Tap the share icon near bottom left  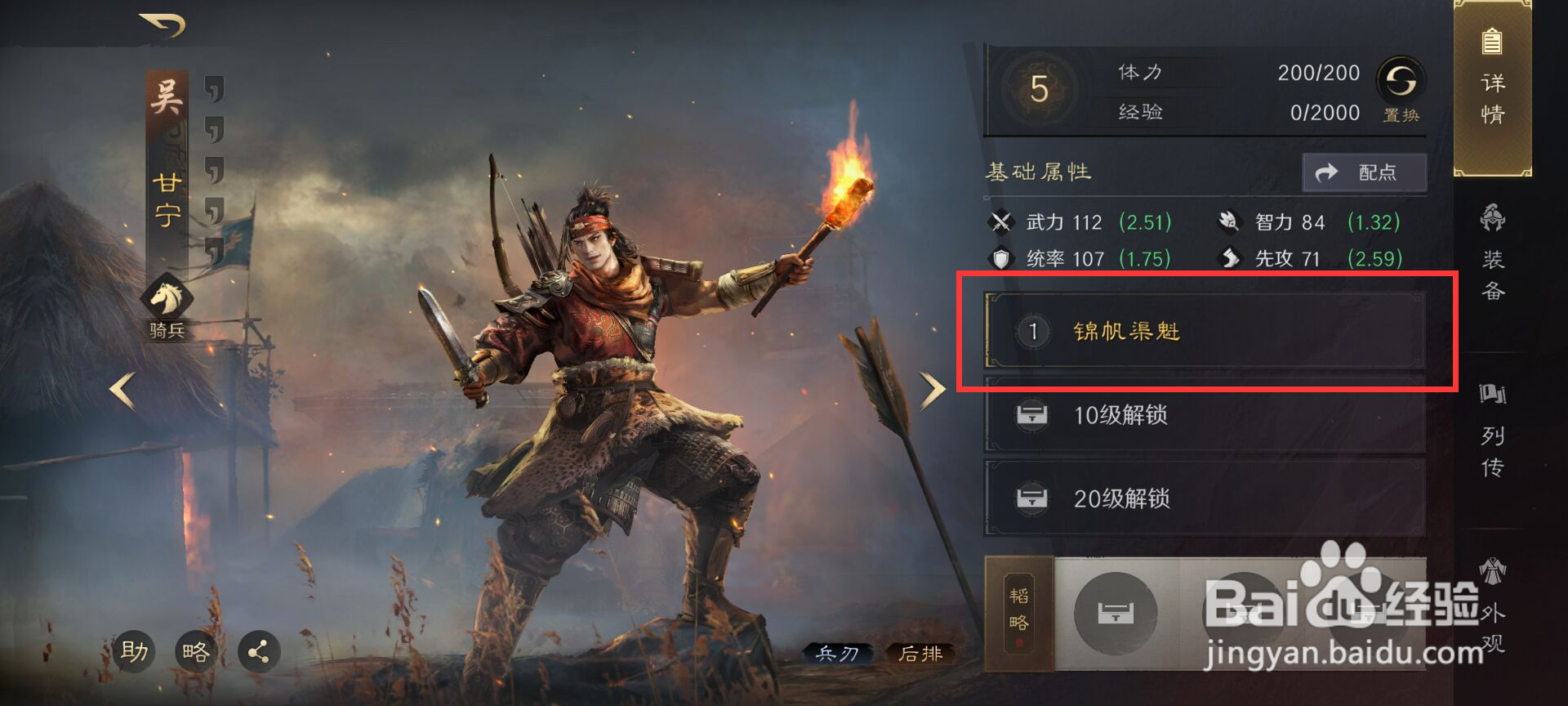(260, 651)
